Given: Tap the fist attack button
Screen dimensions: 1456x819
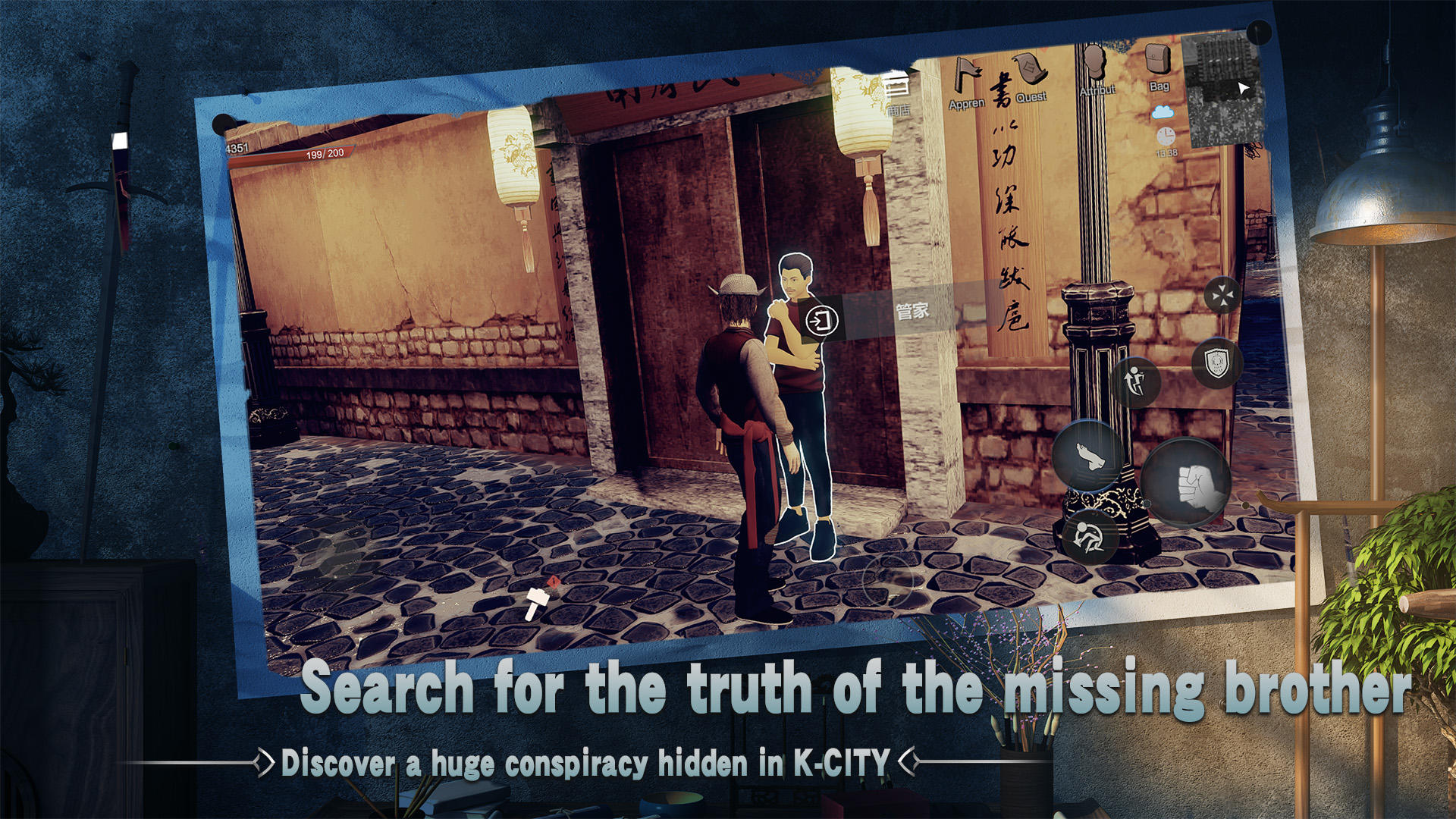Looking at the screenshot, I should click(1188, 482).
